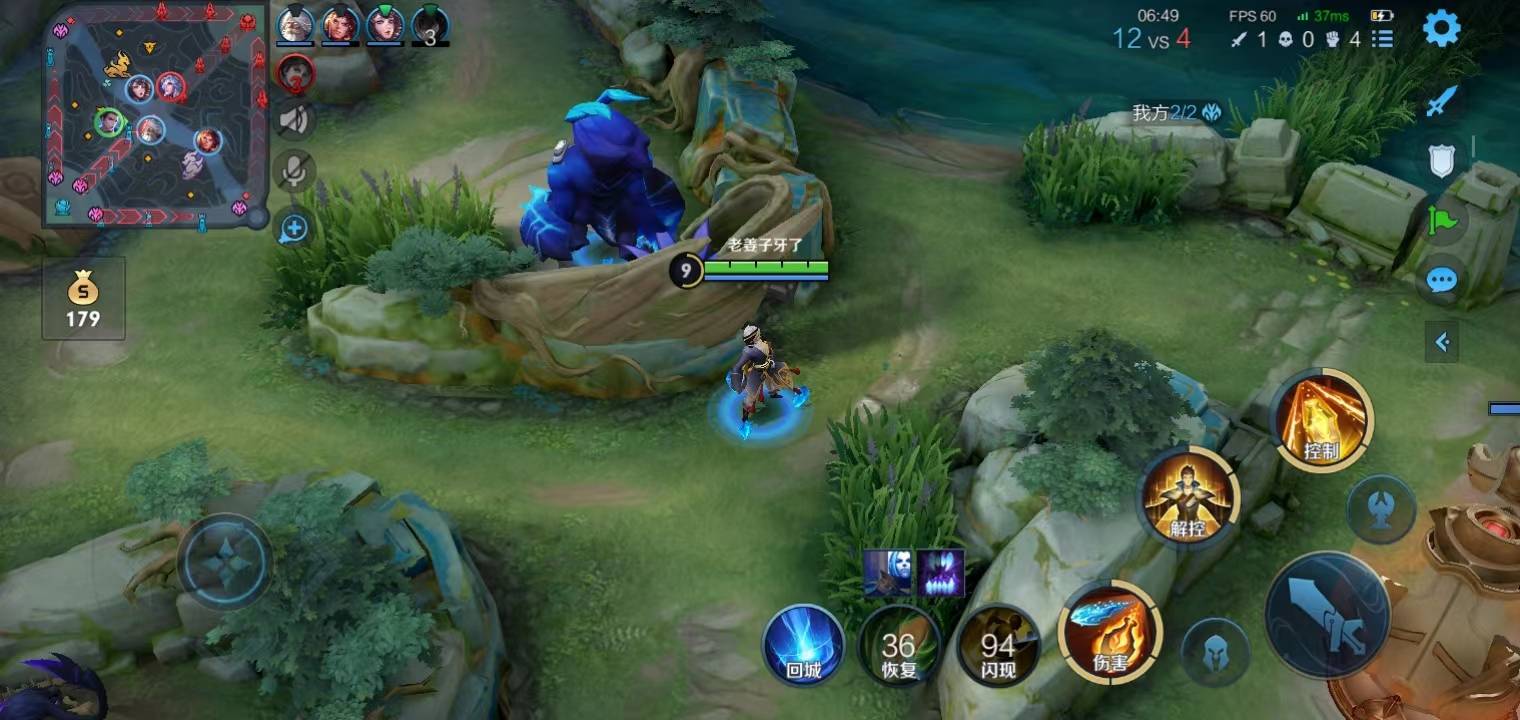Use the 恢复 heal spell

point(899,645)
